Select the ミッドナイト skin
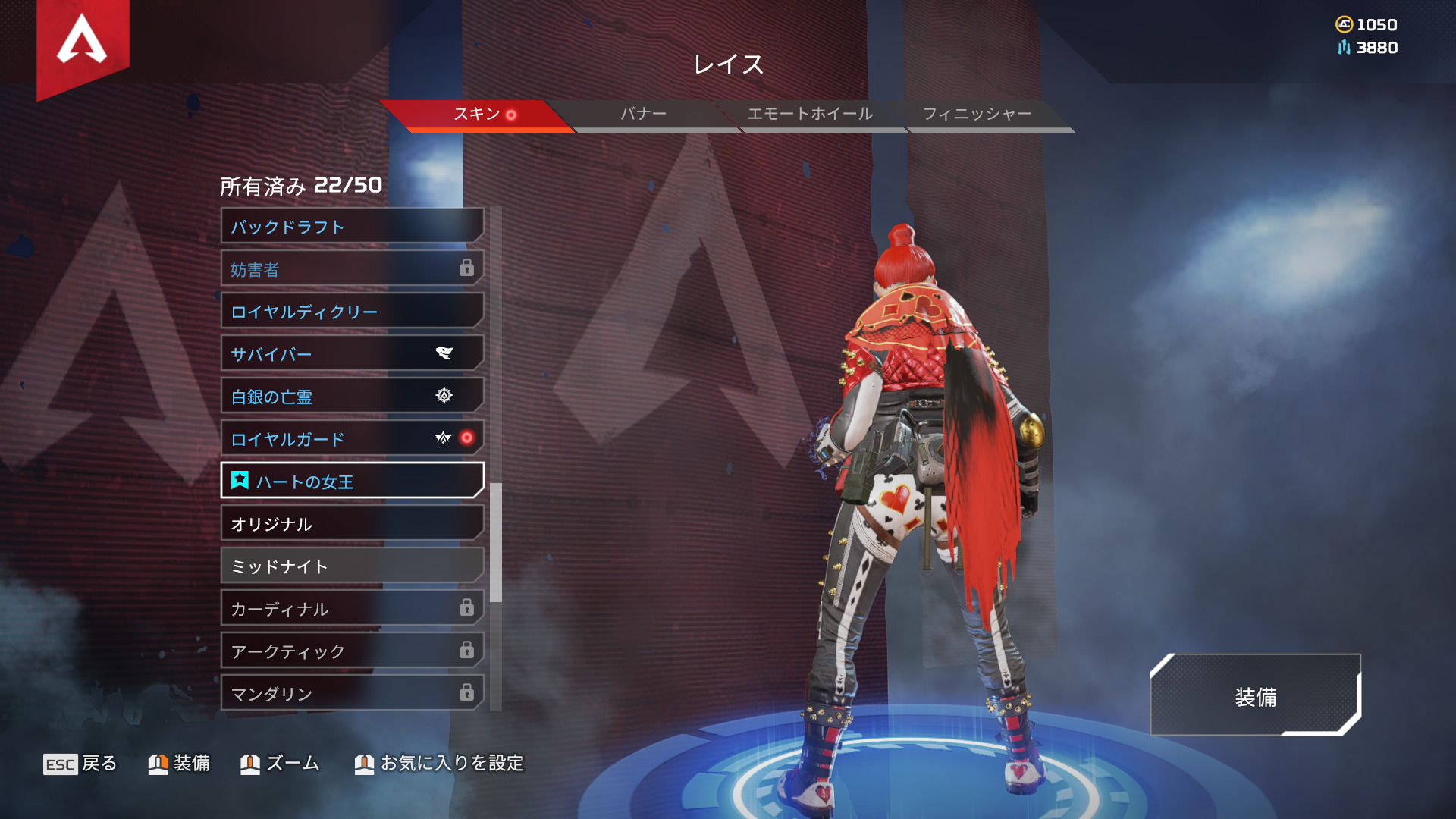 click(x=352, y=566)
